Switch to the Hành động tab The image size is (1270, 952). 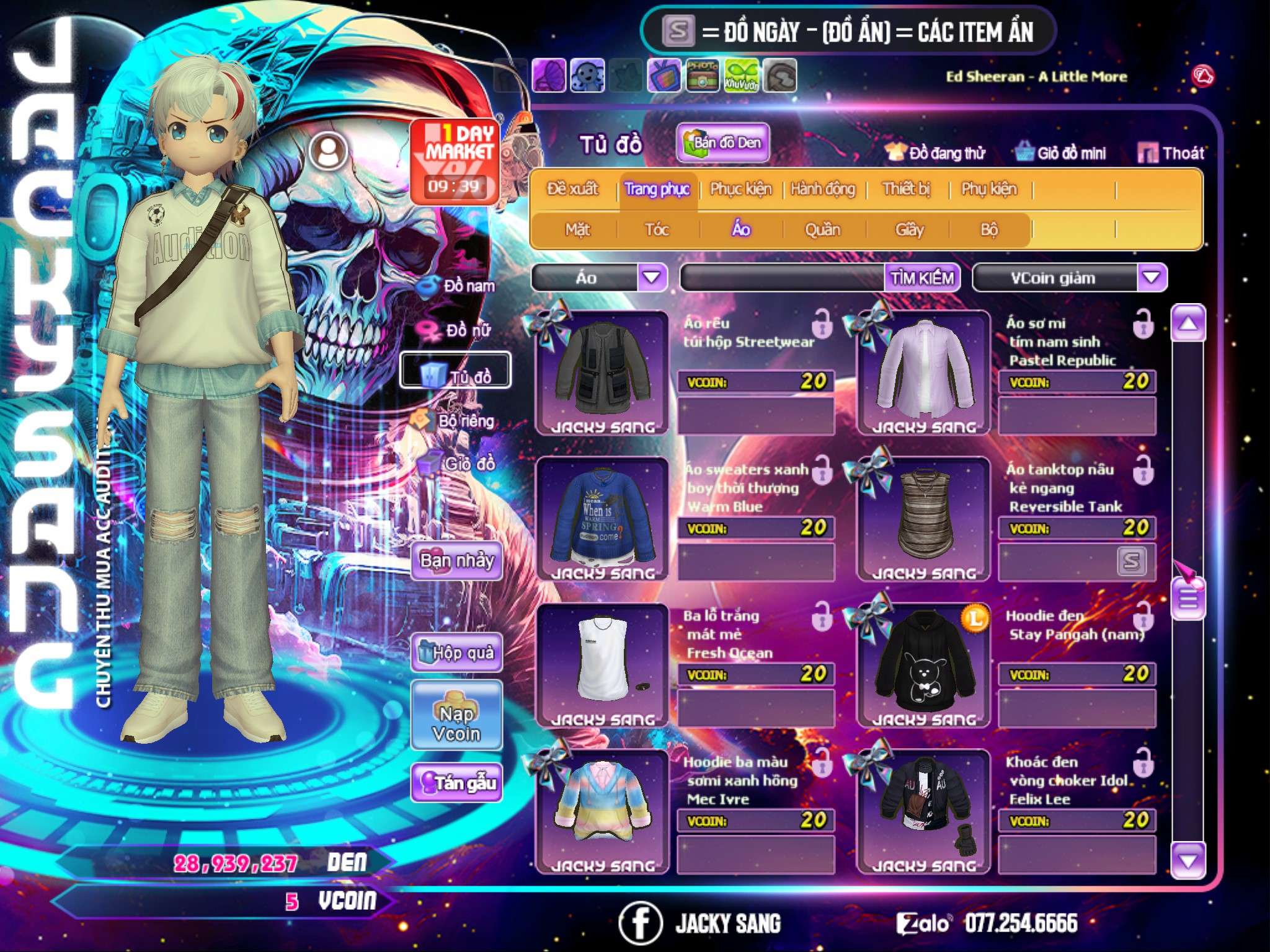pyautogui.click(x=823, y=189)
